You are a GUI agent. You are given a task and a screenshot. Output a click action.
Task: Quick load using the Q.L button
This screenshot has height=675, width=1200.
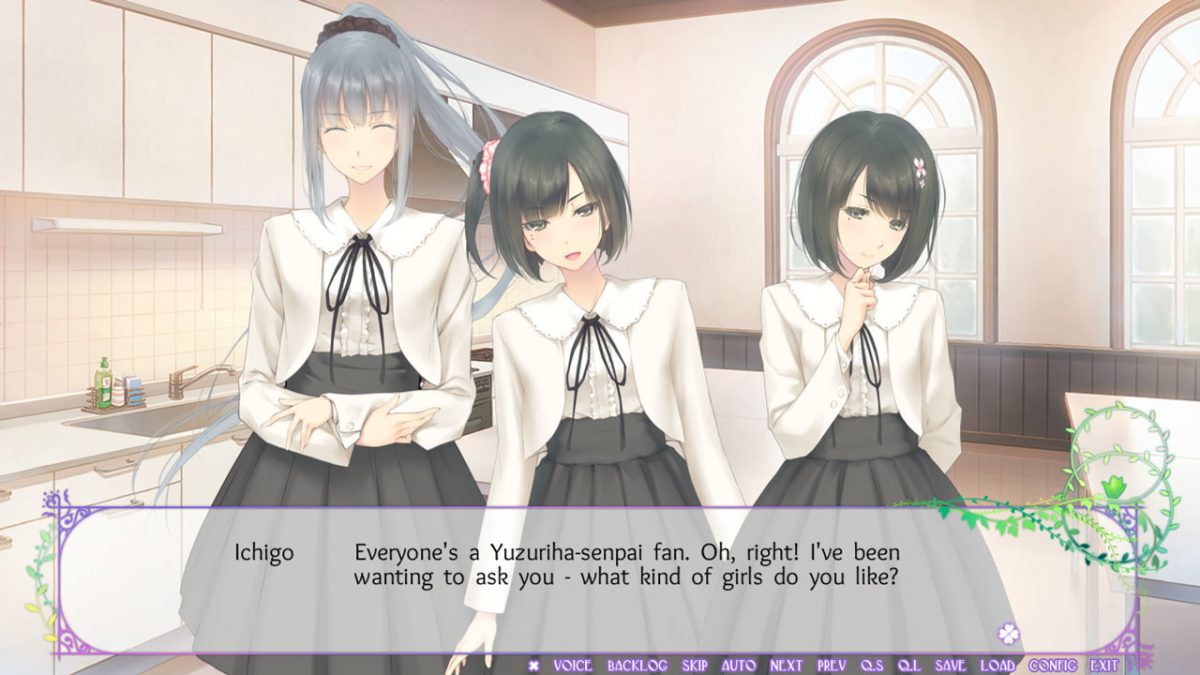[909, 666]
